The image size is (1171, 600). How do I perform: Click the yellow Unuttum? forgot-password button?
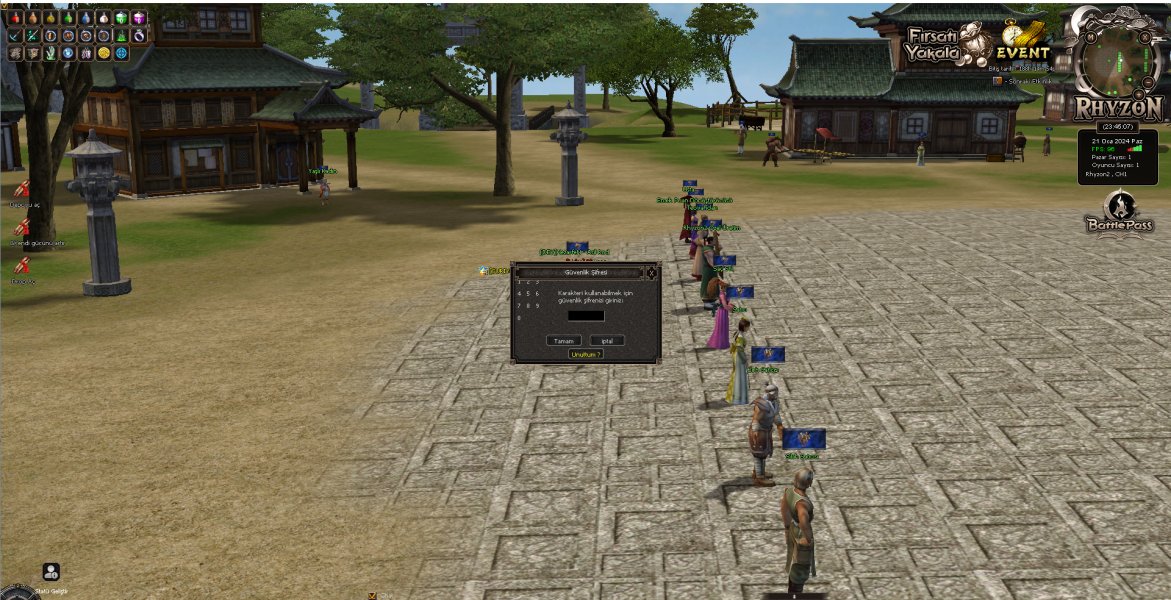pyautogui.click(x=586, y=354)
